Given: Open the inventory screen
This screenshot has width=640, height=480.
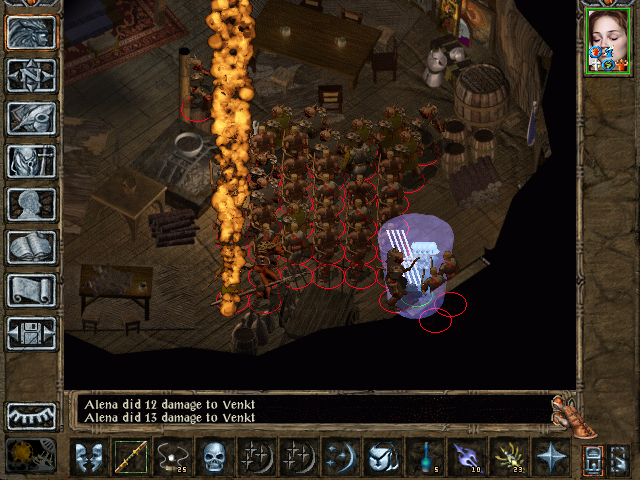Looking at the screenshot, I should (x=32, y=161).
